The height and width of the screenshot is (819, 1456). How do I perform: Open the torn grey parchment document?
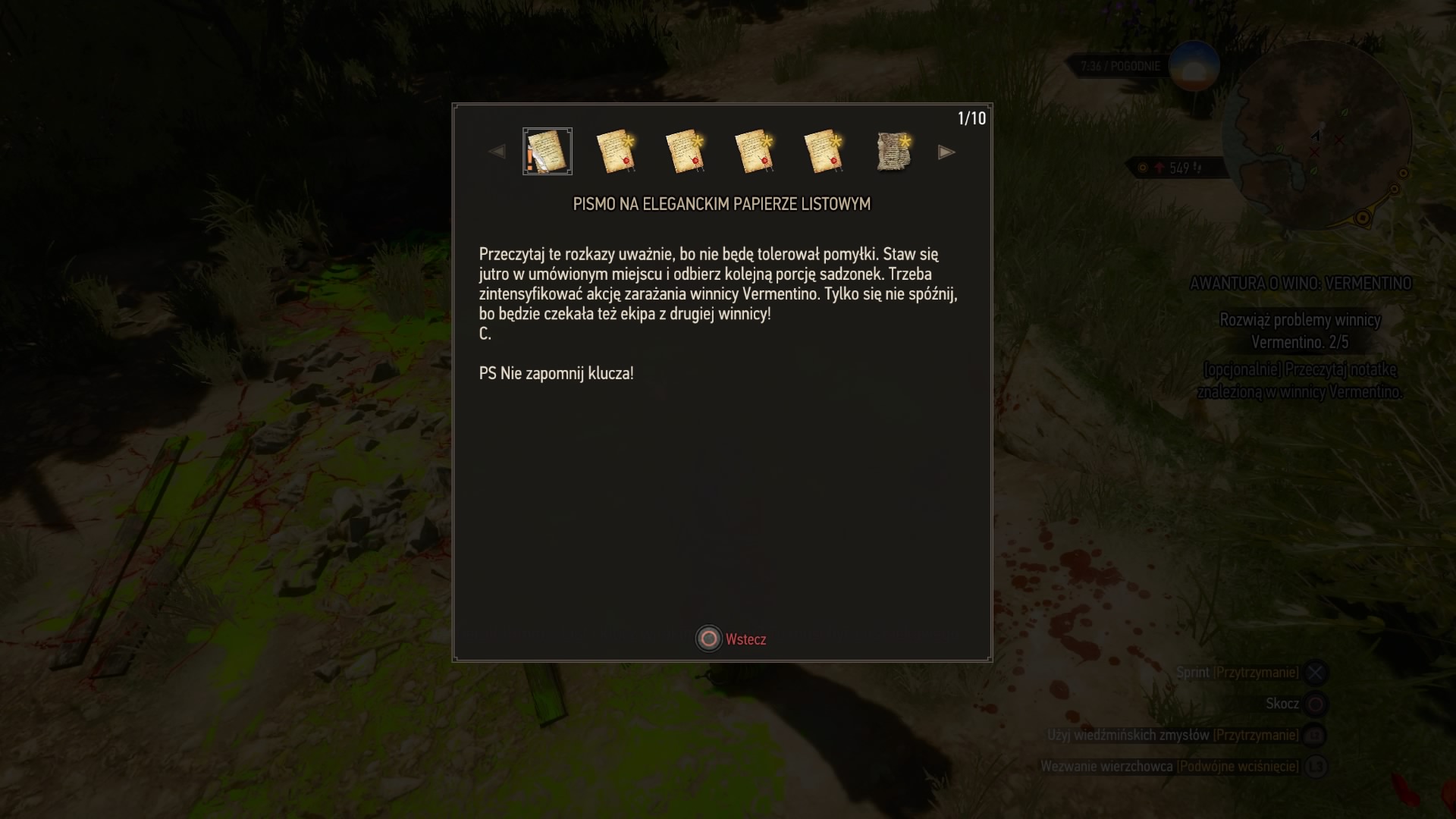[x=893, y=152]
